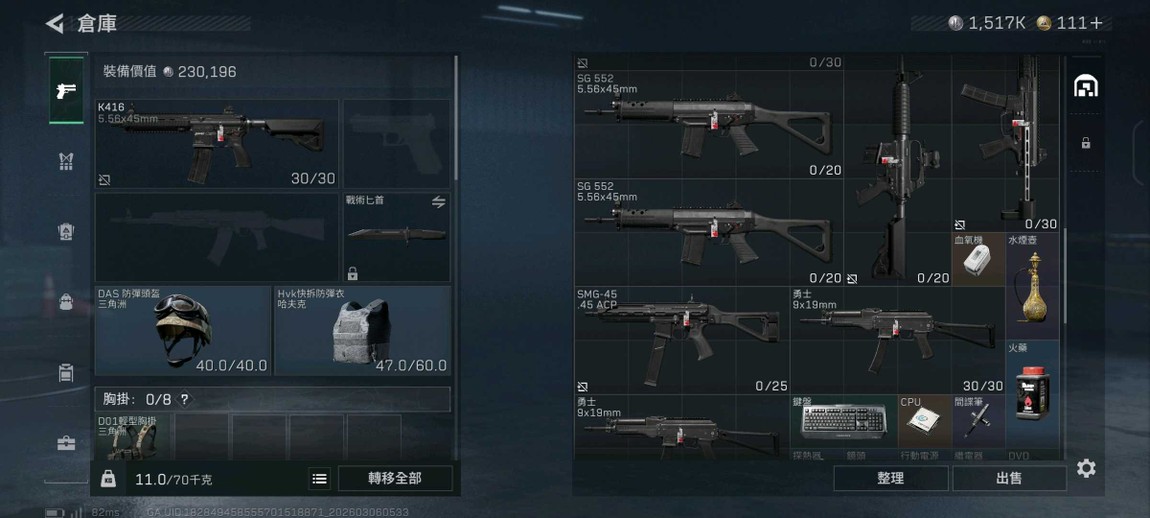The height and width of the screenshot is (518, 1150).
Task: Click the 出售 sell button
Action: pyautogui.click(x=1009, y=478)
